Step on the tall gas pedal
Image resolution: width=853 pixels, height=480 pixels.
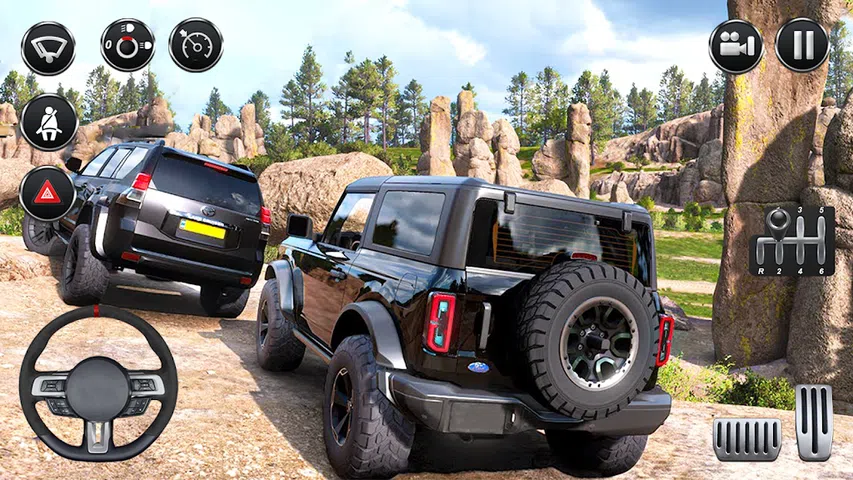[814, 422]
